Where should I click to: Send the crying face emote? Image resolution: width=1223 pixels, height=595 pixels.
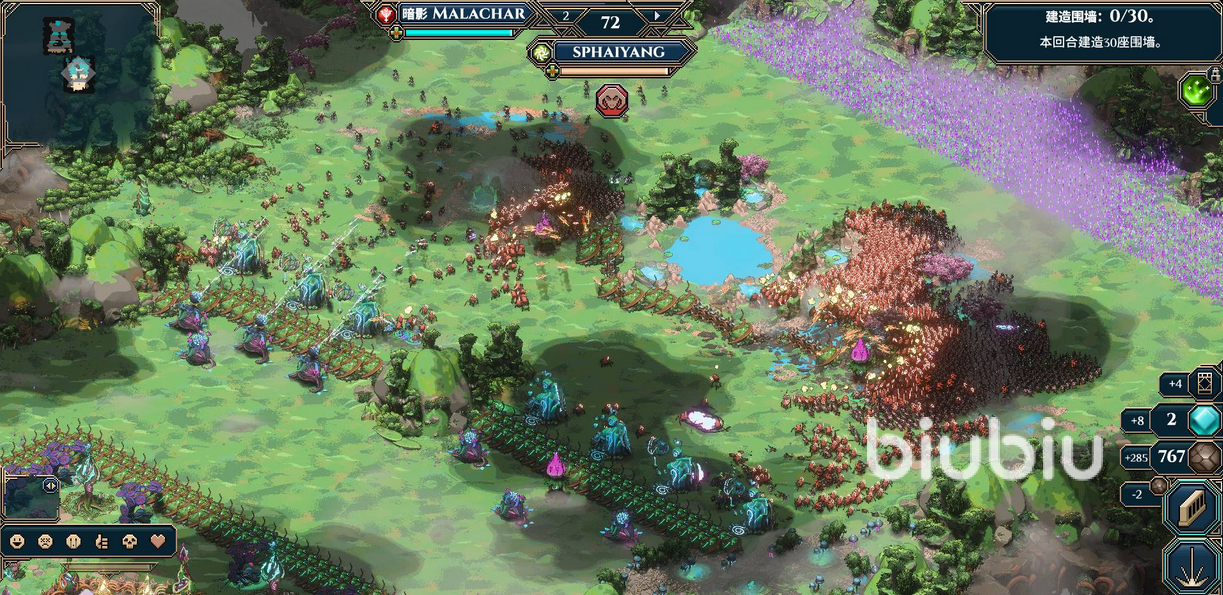point(73,541)
